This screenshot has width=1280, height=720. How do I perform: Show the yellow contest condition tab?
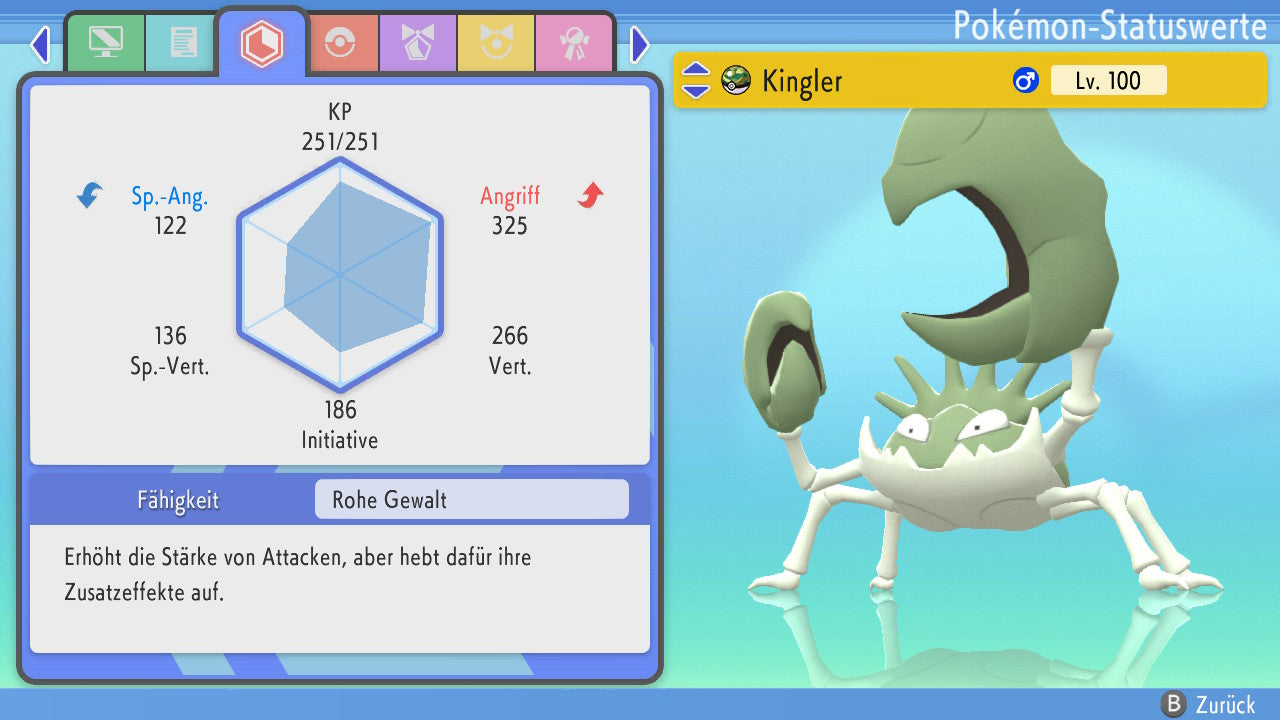(495, 43)
